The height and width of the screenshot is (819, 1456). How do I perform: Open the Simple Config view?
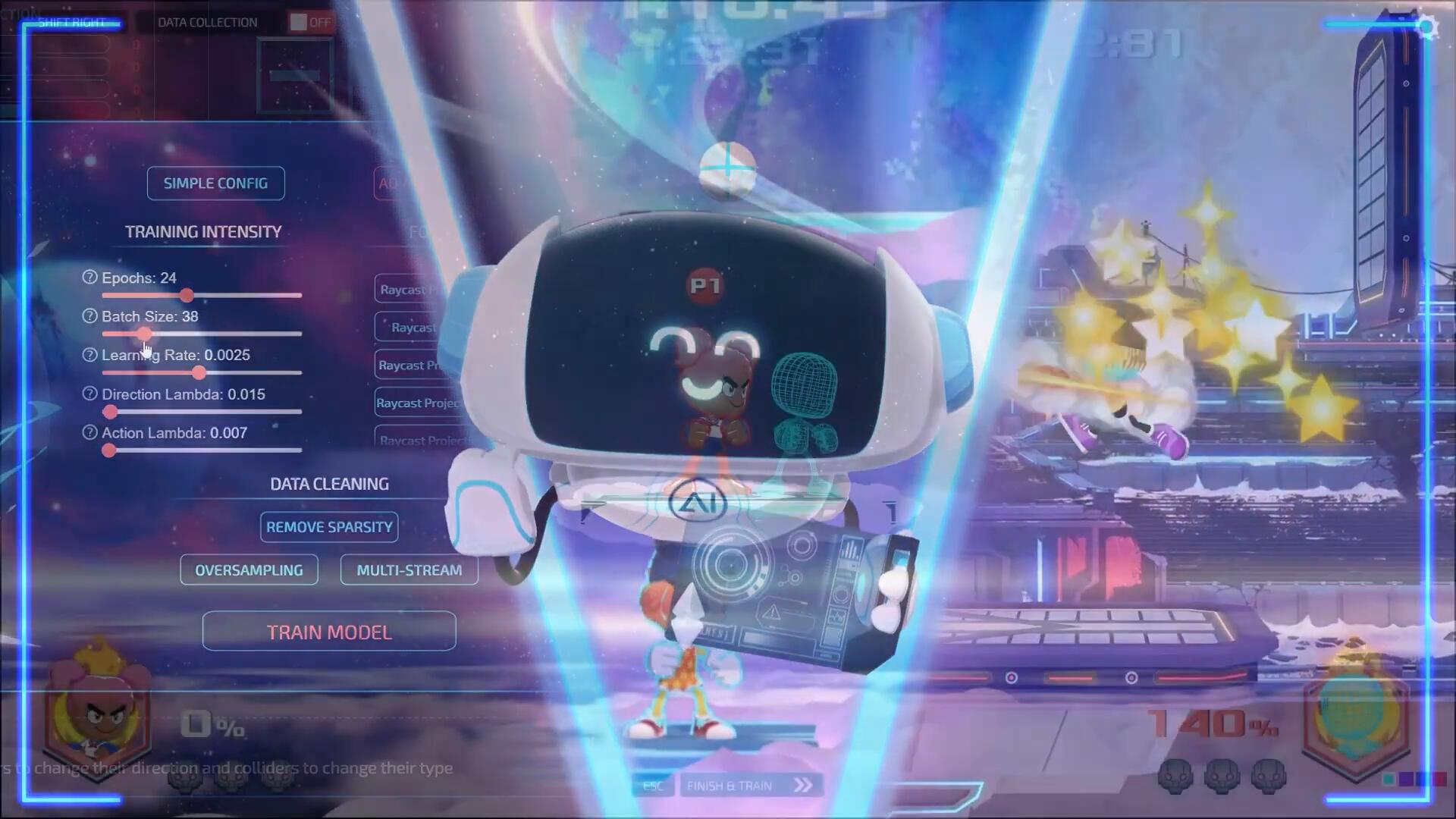click(215, 184)
